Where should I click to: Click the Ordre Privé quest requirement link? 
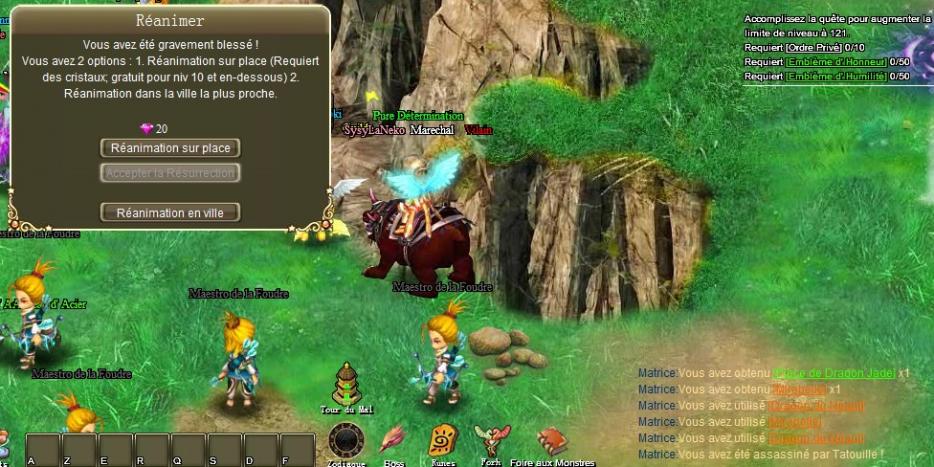(814, 47)
